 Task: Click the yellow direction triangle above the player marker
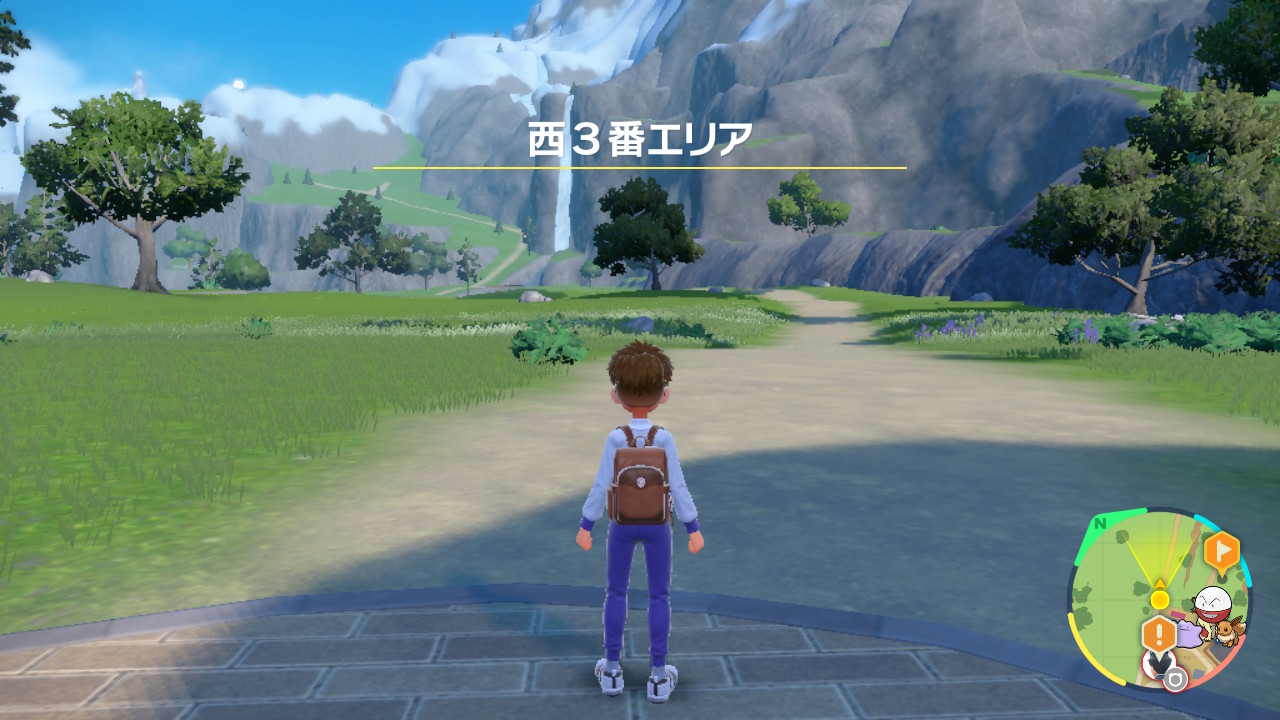click(1160, 582)
